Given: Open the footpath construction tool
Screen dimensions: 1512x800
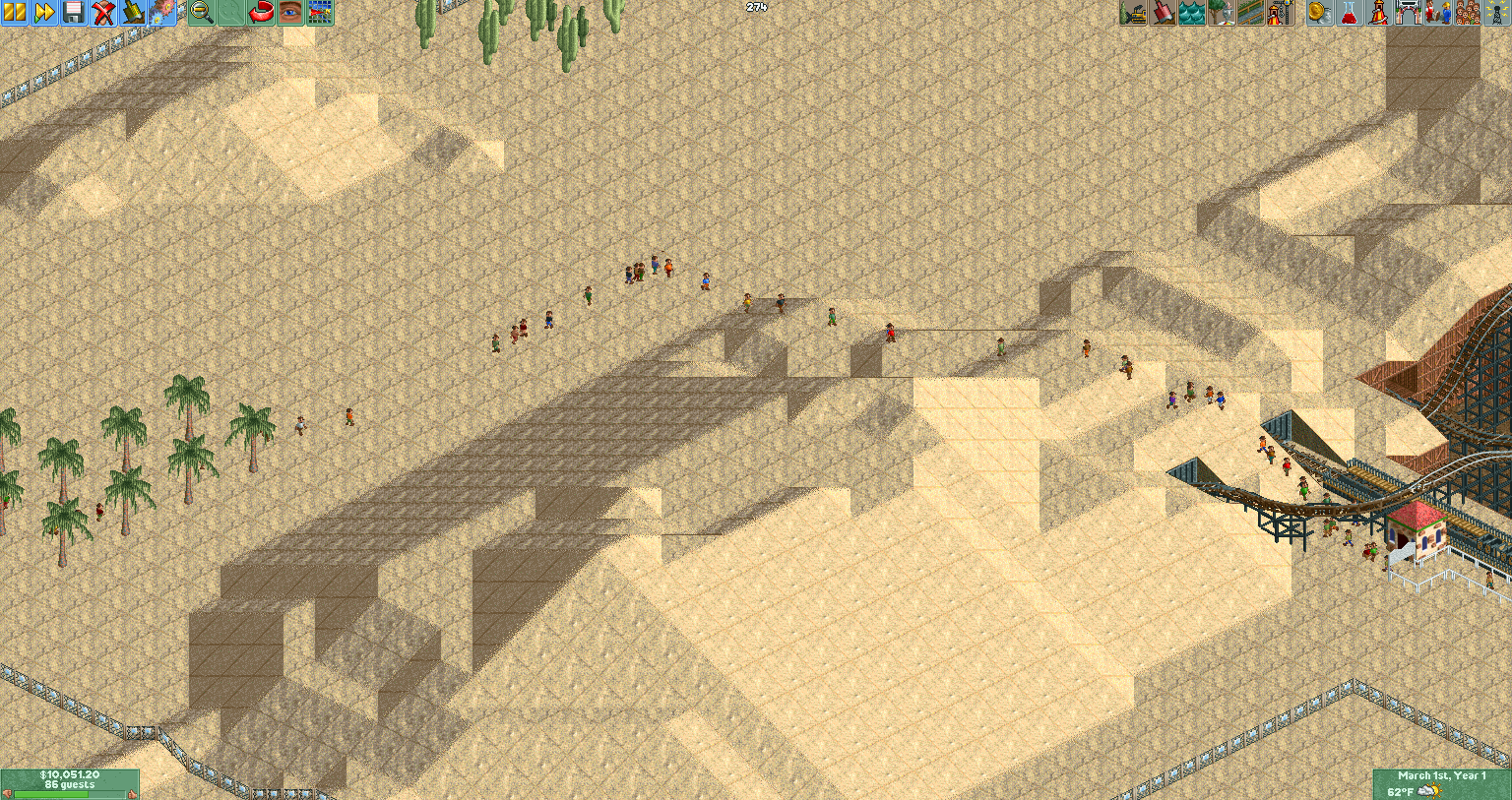Looking at the screenshot, I should click(x=1252, y=14).
